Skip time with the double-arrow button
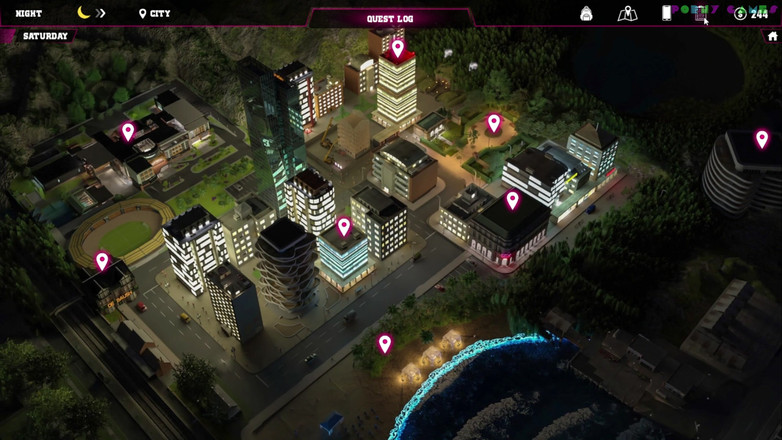The image size is (782, 440). [100, 13]
